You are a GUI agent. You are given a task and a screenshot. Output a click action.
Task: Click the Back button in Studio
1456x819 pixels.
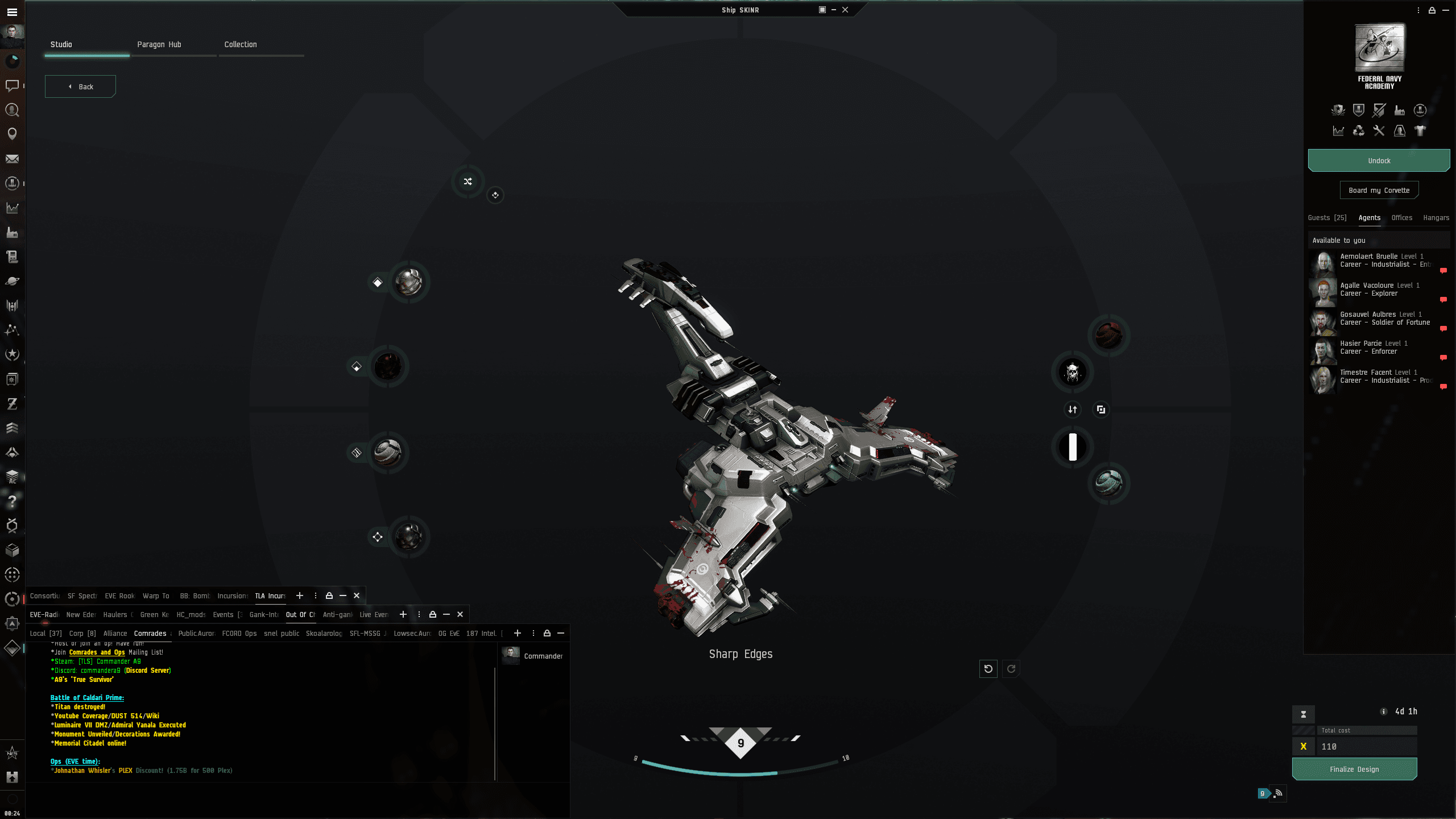80,86
